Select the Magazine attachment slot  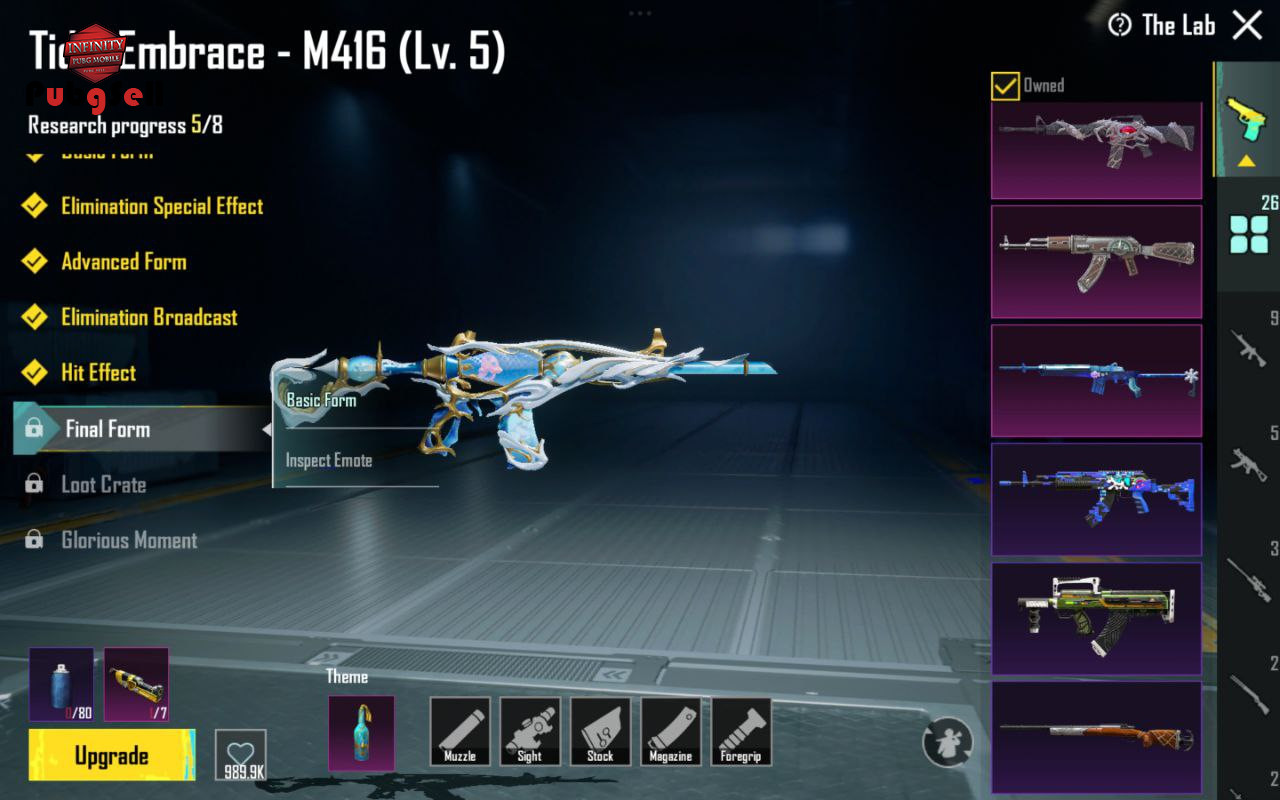(x=670, y=732)
